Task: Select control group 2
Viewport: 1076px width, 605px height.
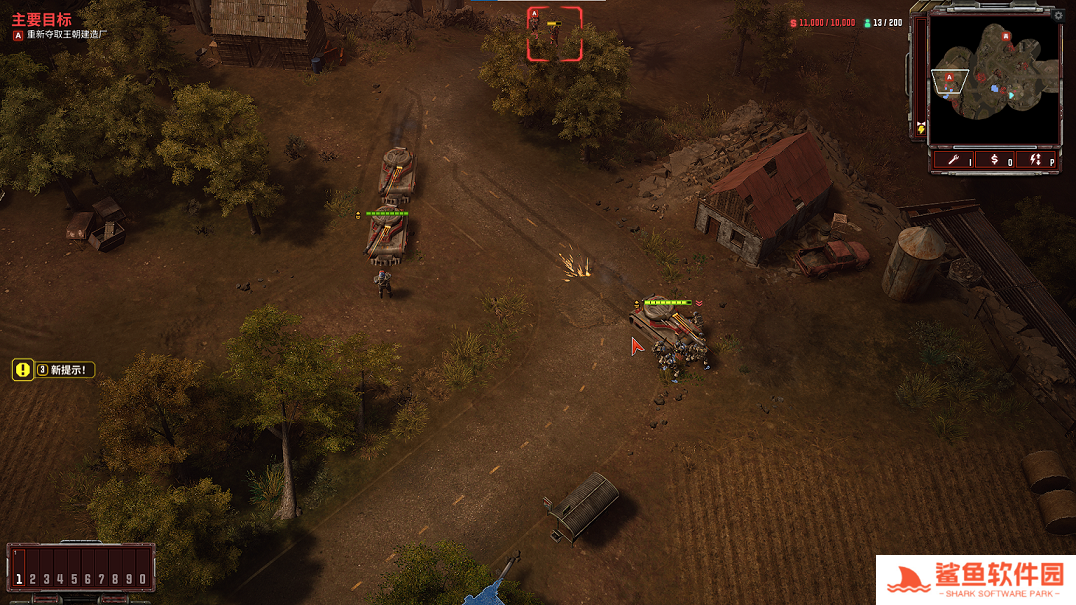Action: point(32,578)
